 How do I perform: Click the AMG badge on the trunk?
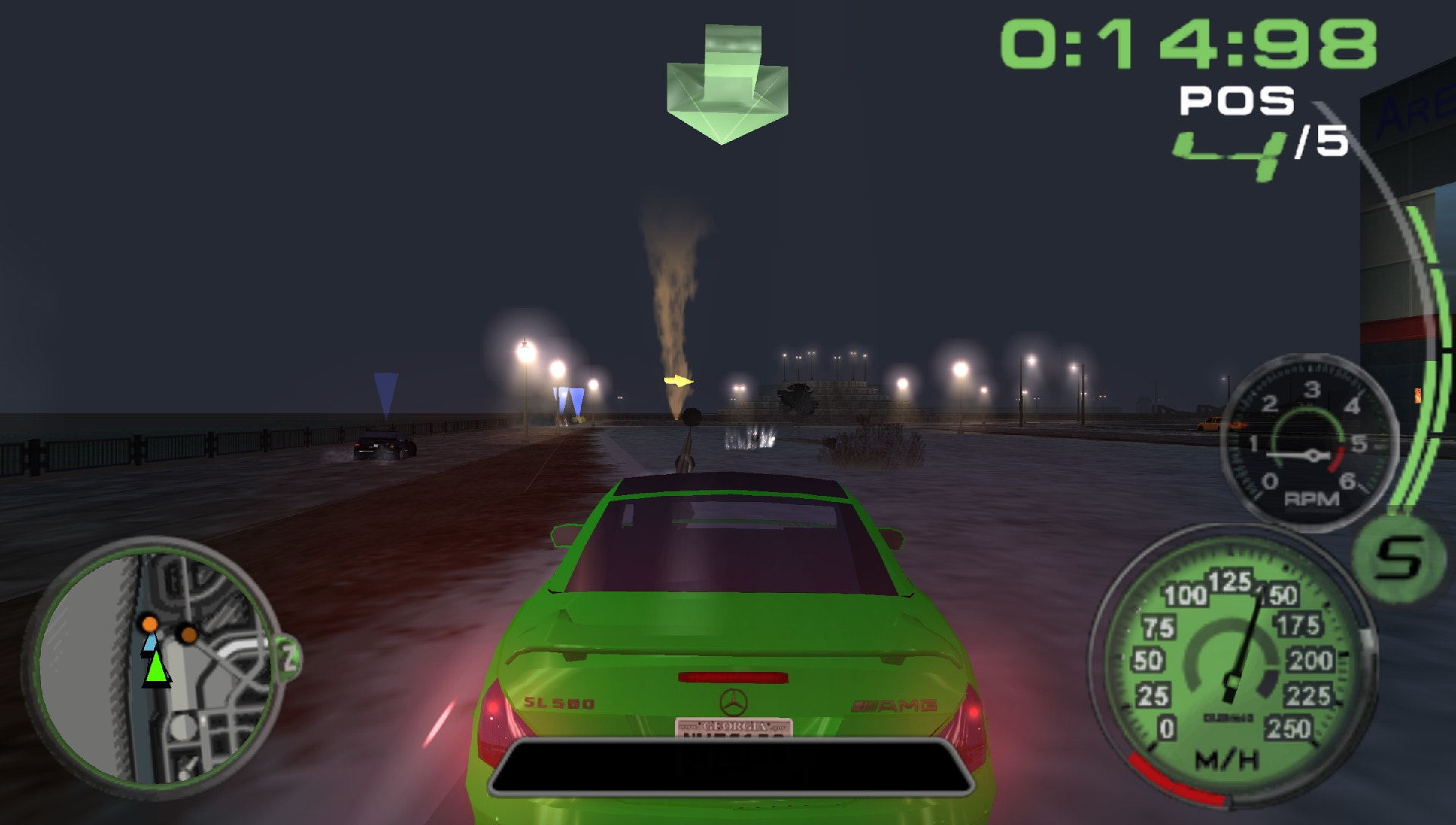pyautogui.click(x=896, y=704)
